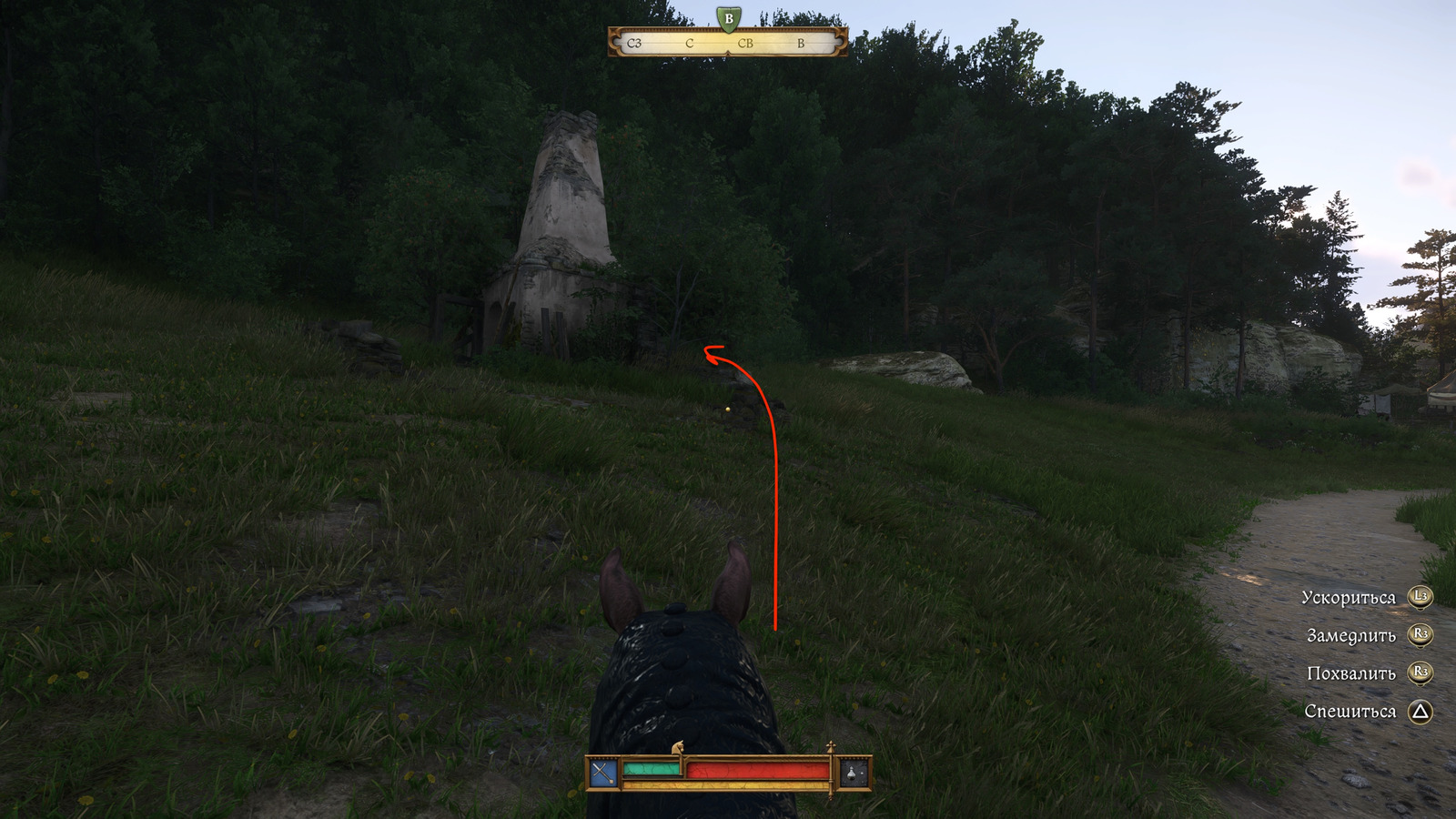Screen dimensions: 1456x819
Task: Select the potion flask icon on the status bar
Action: pos(853,773)
